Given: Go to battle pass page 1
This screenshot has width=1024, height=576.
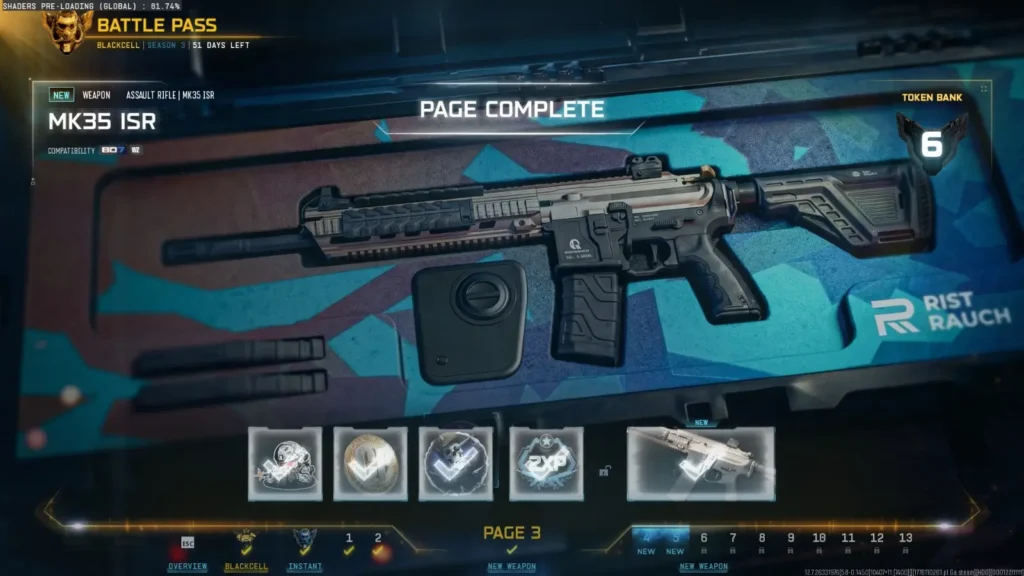Looking at the screenshot, I should [x=349, y=543].
